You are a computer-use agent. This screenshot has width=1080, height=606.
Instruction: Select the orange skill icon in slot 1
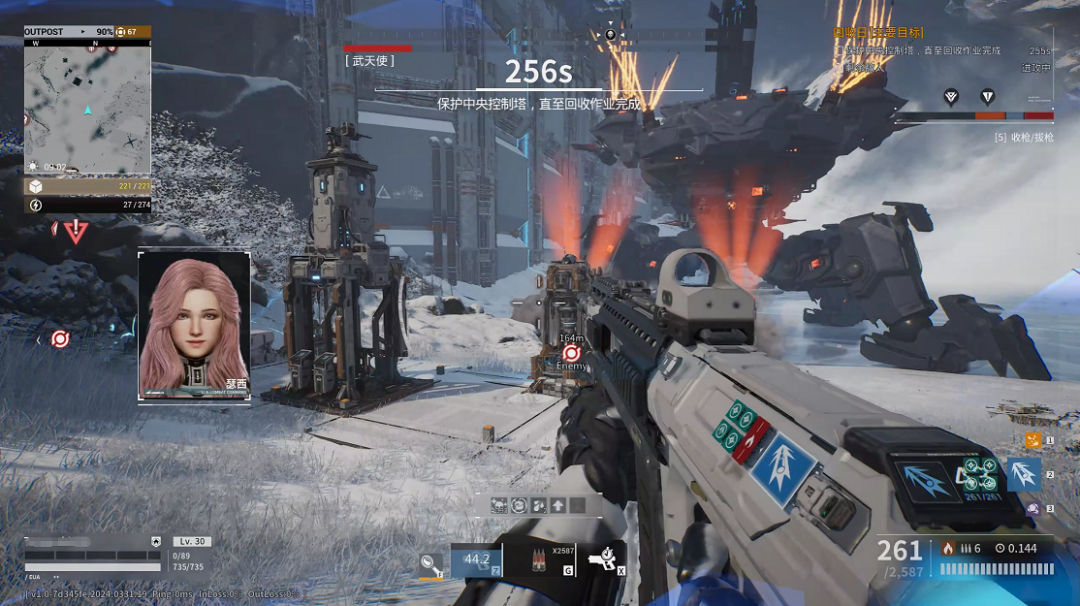point(1033,440)
